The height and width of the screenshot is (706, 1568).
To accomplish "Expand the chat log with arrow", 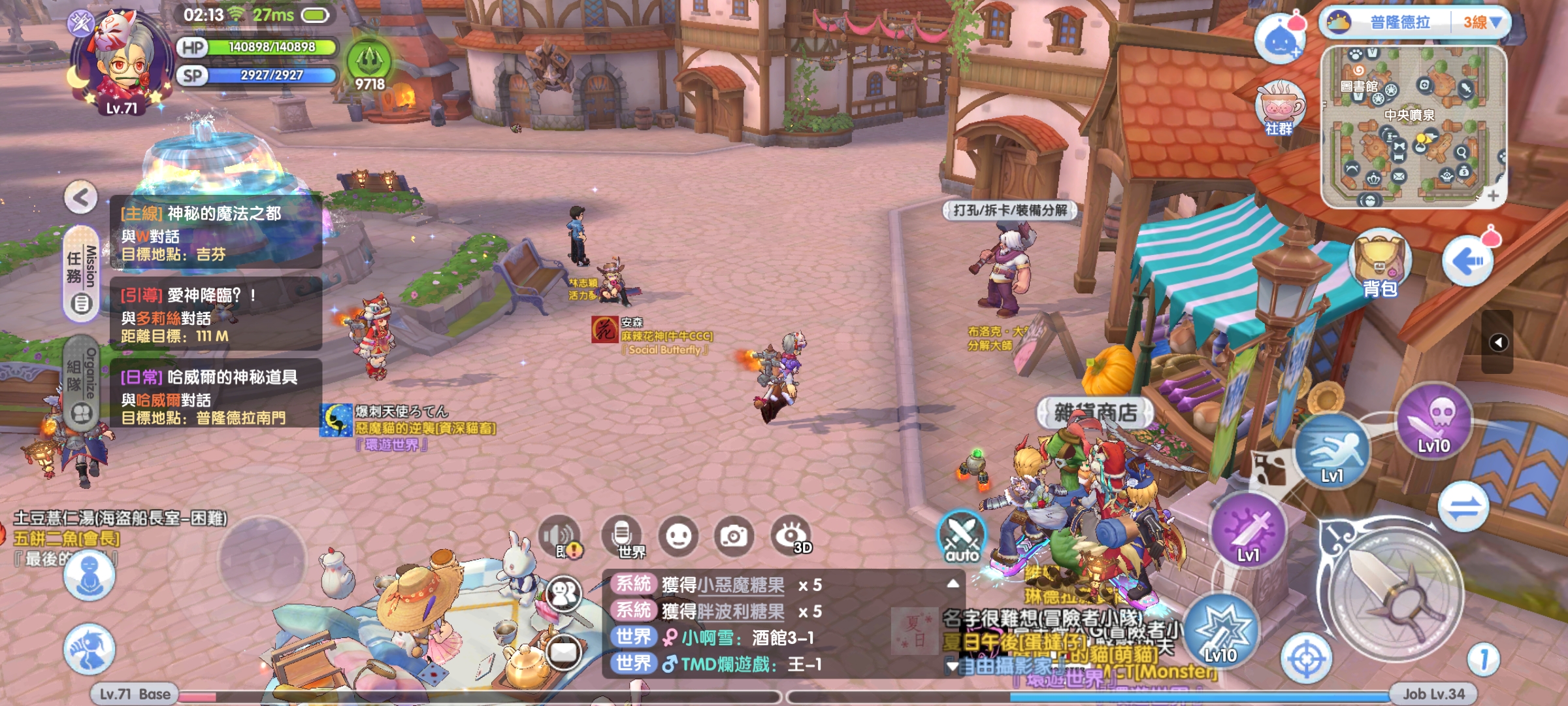I will (x=953, y=583).
